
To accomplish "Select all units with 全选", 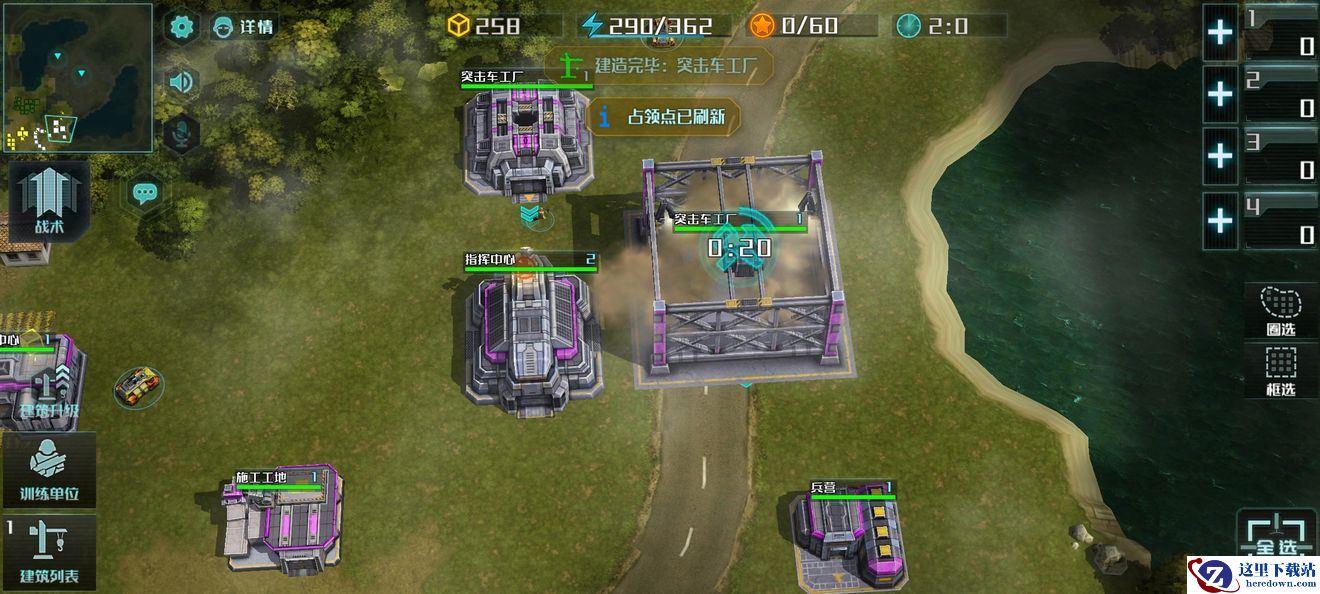I will 1277,537.
